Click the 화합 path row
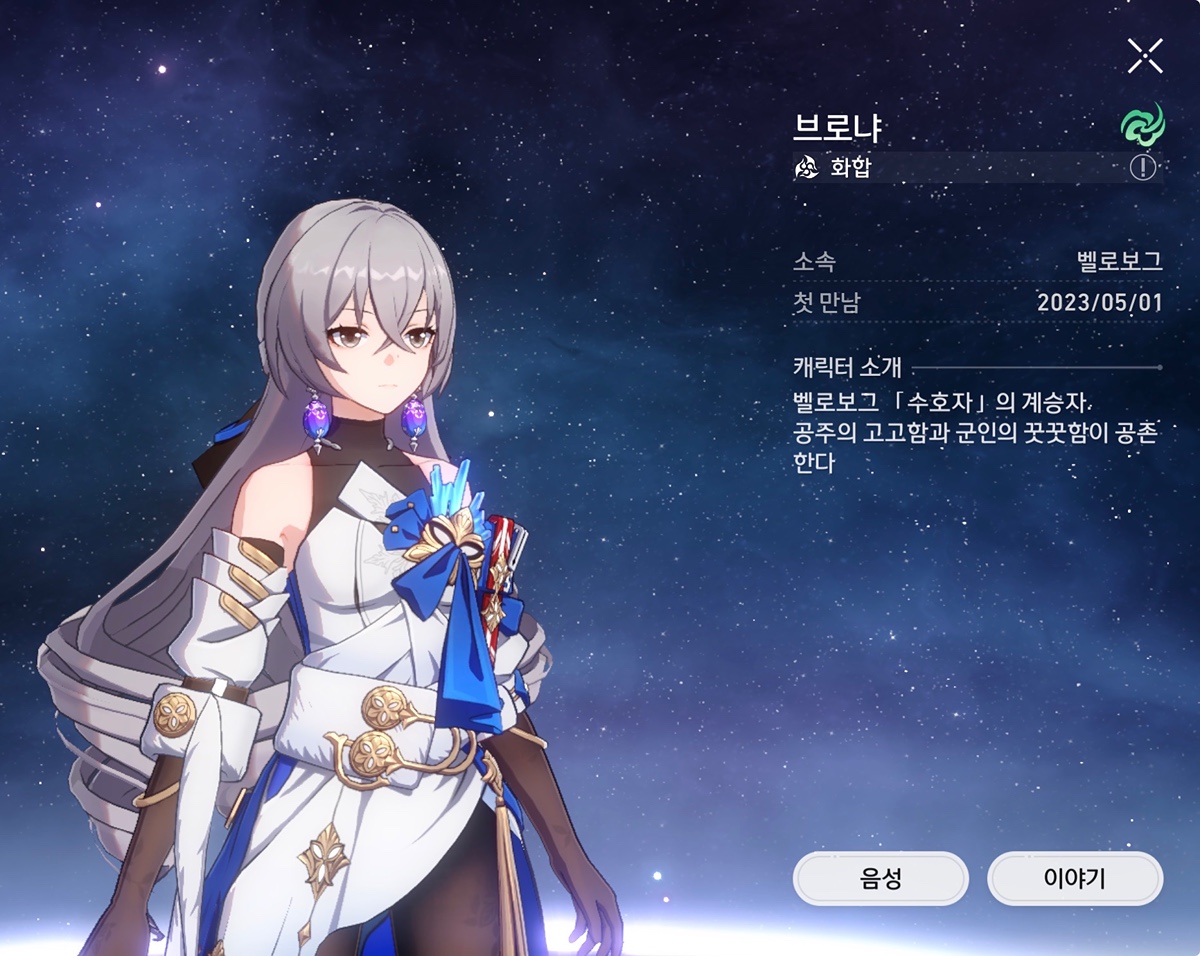The image size is (1200, 956). (950, 167)
